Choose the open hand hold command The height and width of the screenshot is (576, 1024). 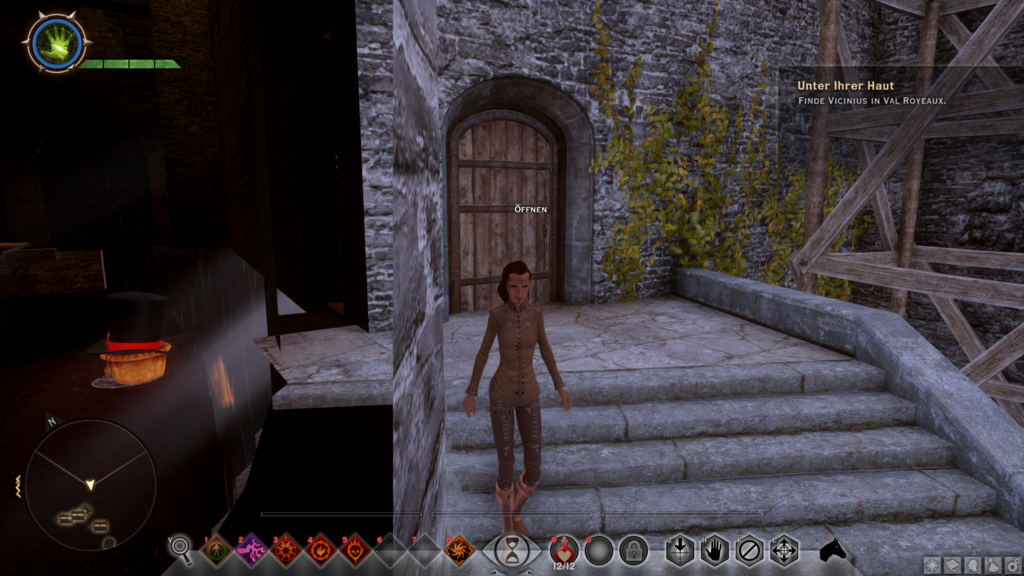click(x=714, y=550)
